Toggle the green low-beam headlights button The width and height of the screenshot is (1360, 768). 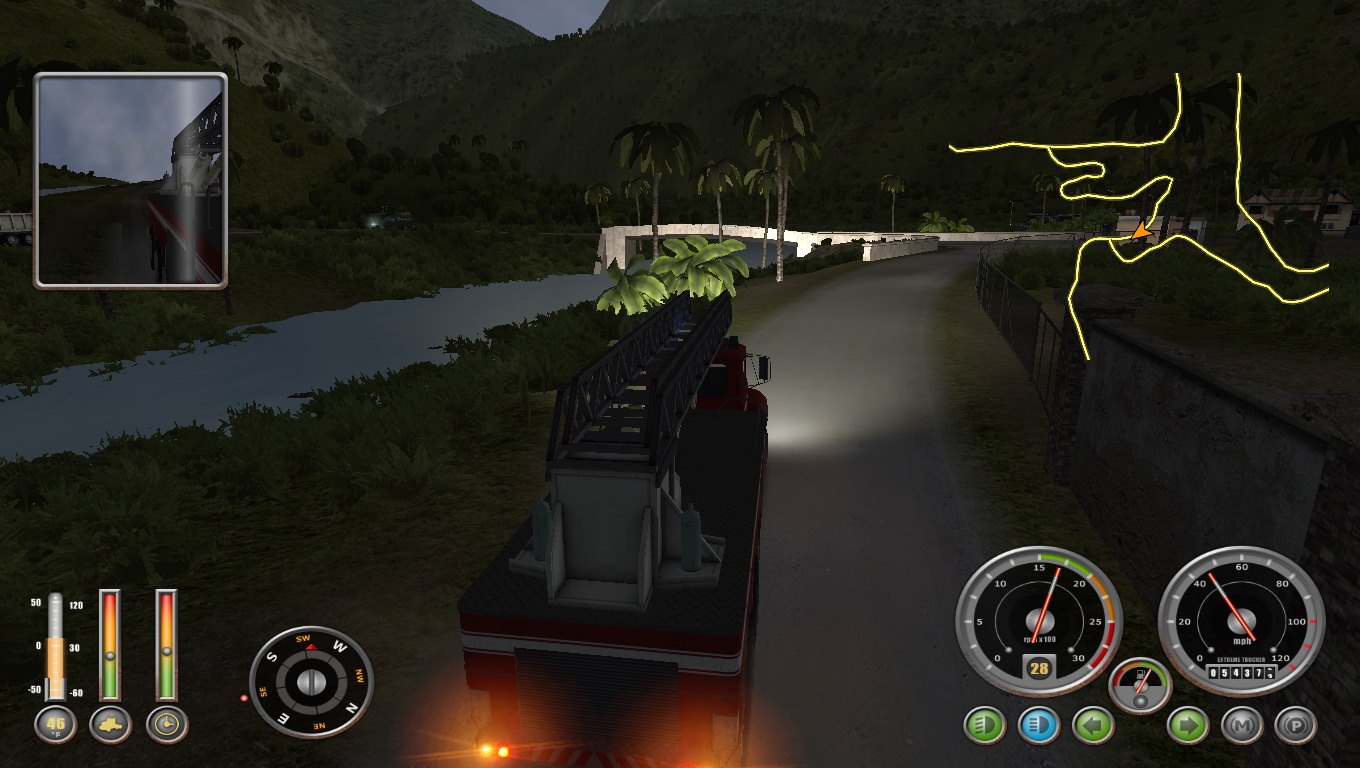click(x=985, y=725)
